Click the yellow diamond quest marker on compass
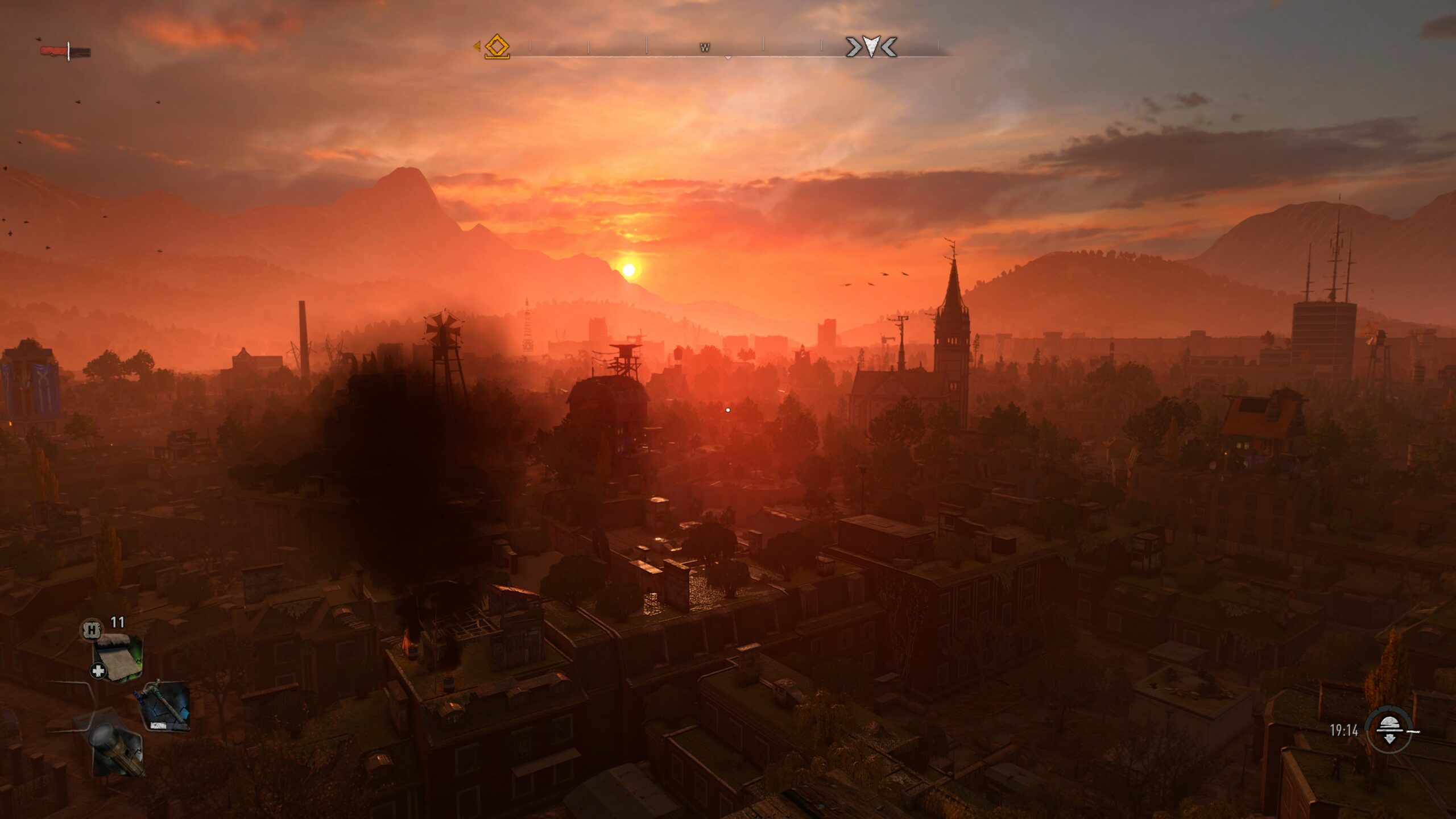 tap(497, 47)
